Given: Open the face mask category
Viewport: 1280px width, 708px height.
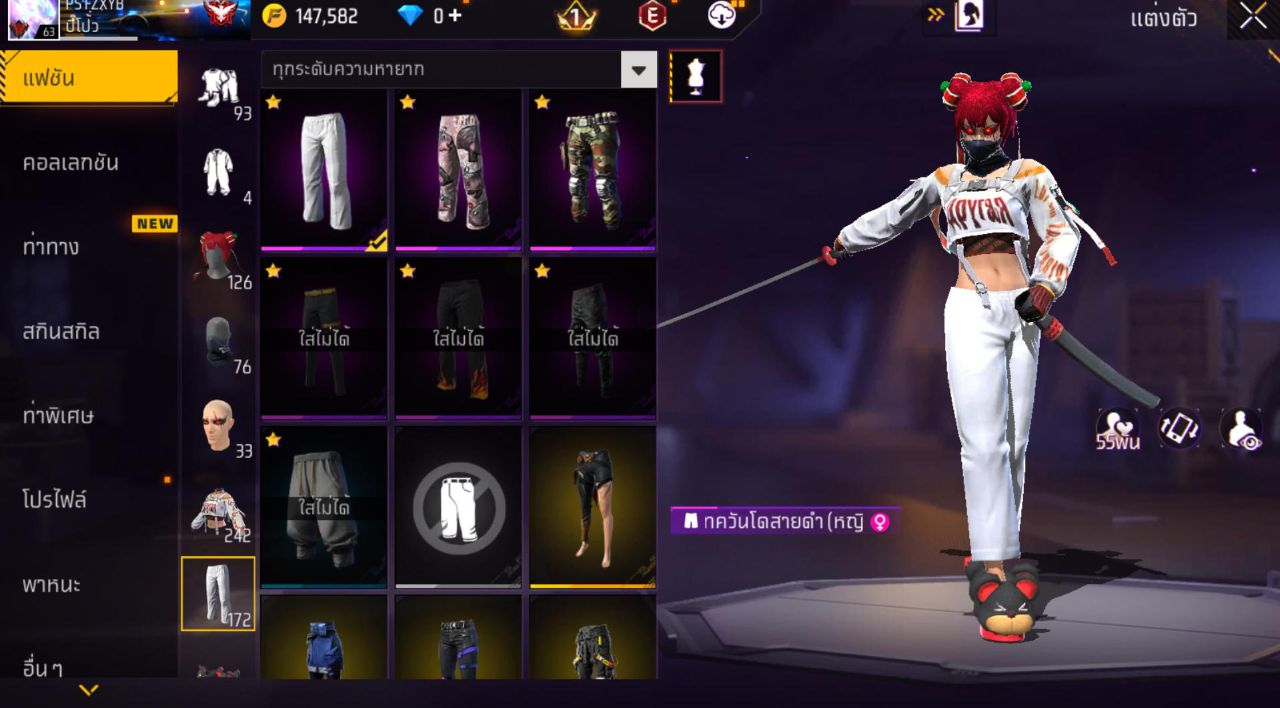Looking at the screenshot, I should (218, 342).
